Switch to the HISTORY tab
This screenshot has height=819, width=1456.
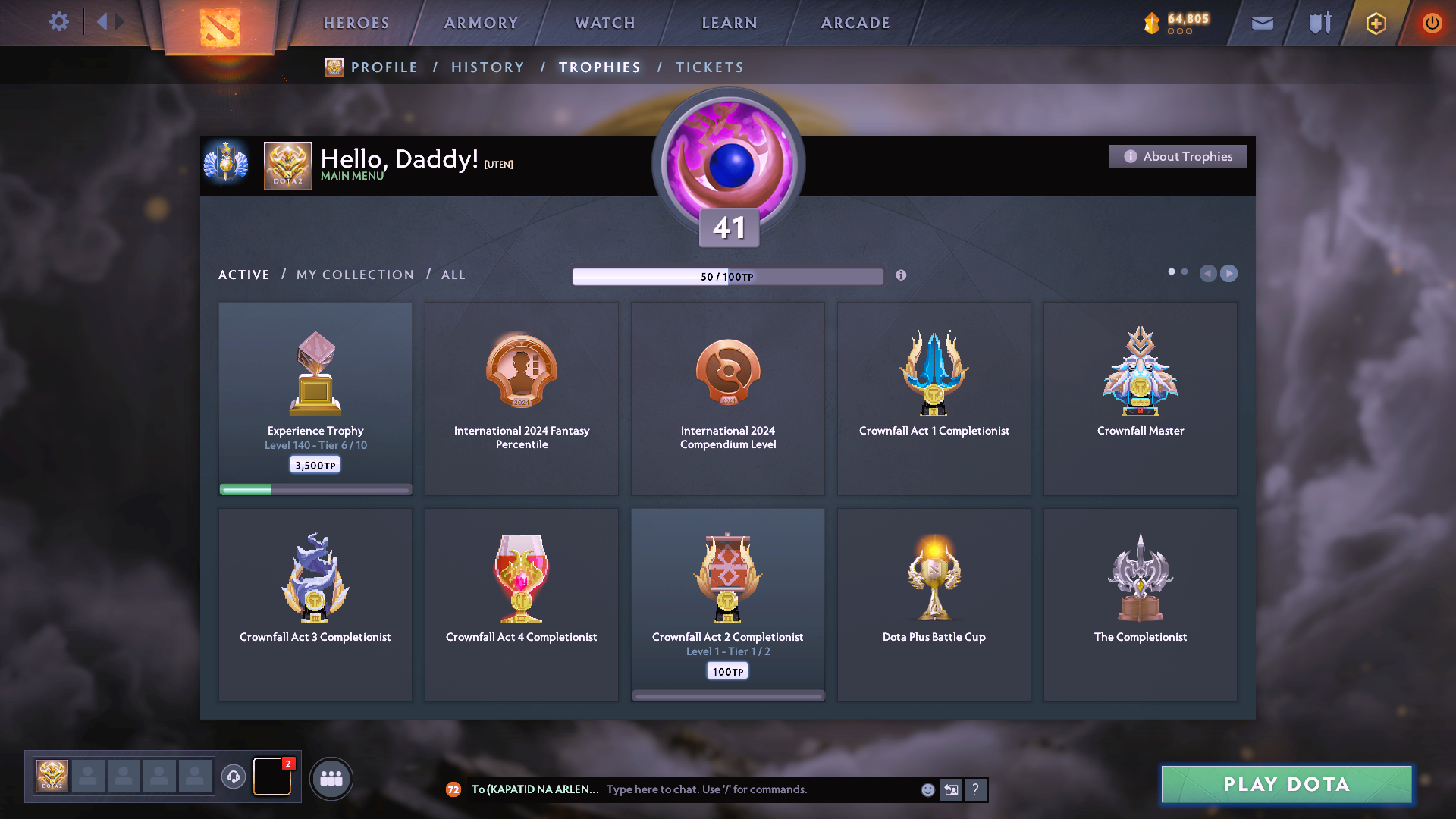coord(488,67)
